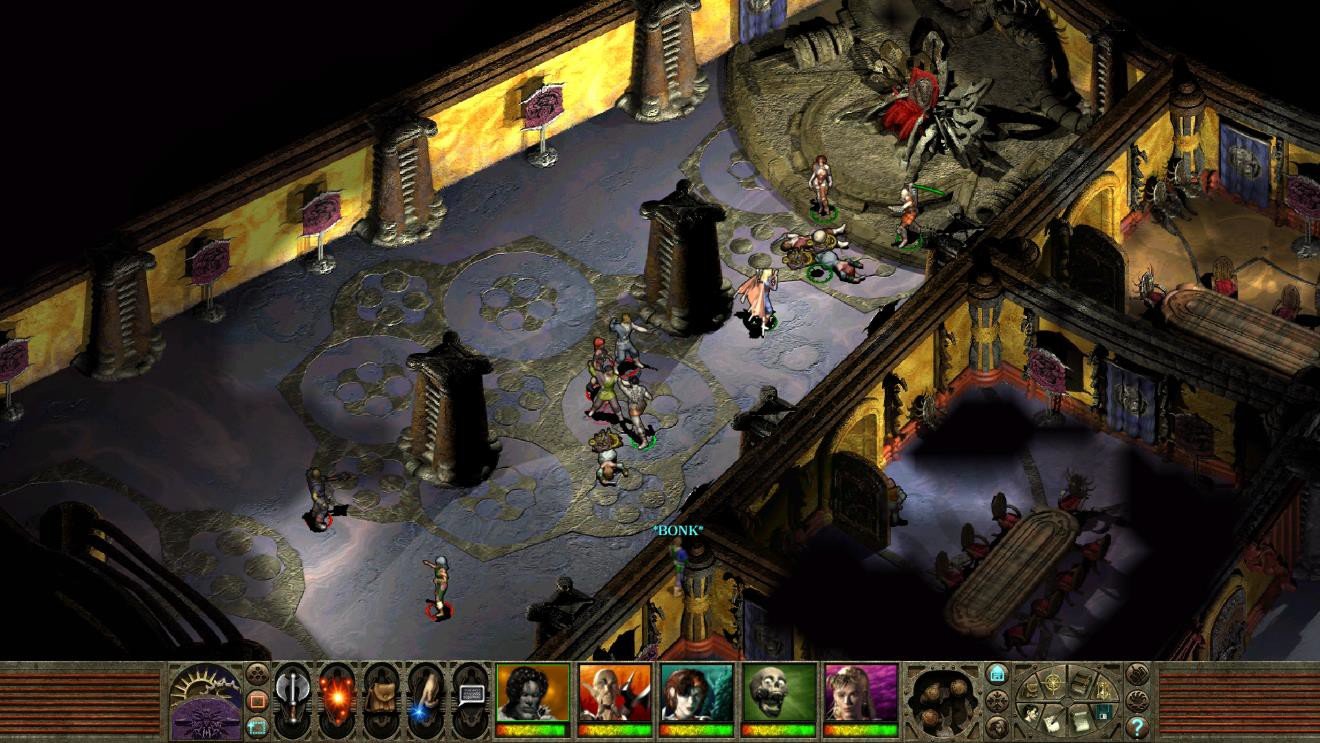Viewport: 1320px width, 743px height.
Task: Activate the glowing hand special ability
Action: point(426,697)
